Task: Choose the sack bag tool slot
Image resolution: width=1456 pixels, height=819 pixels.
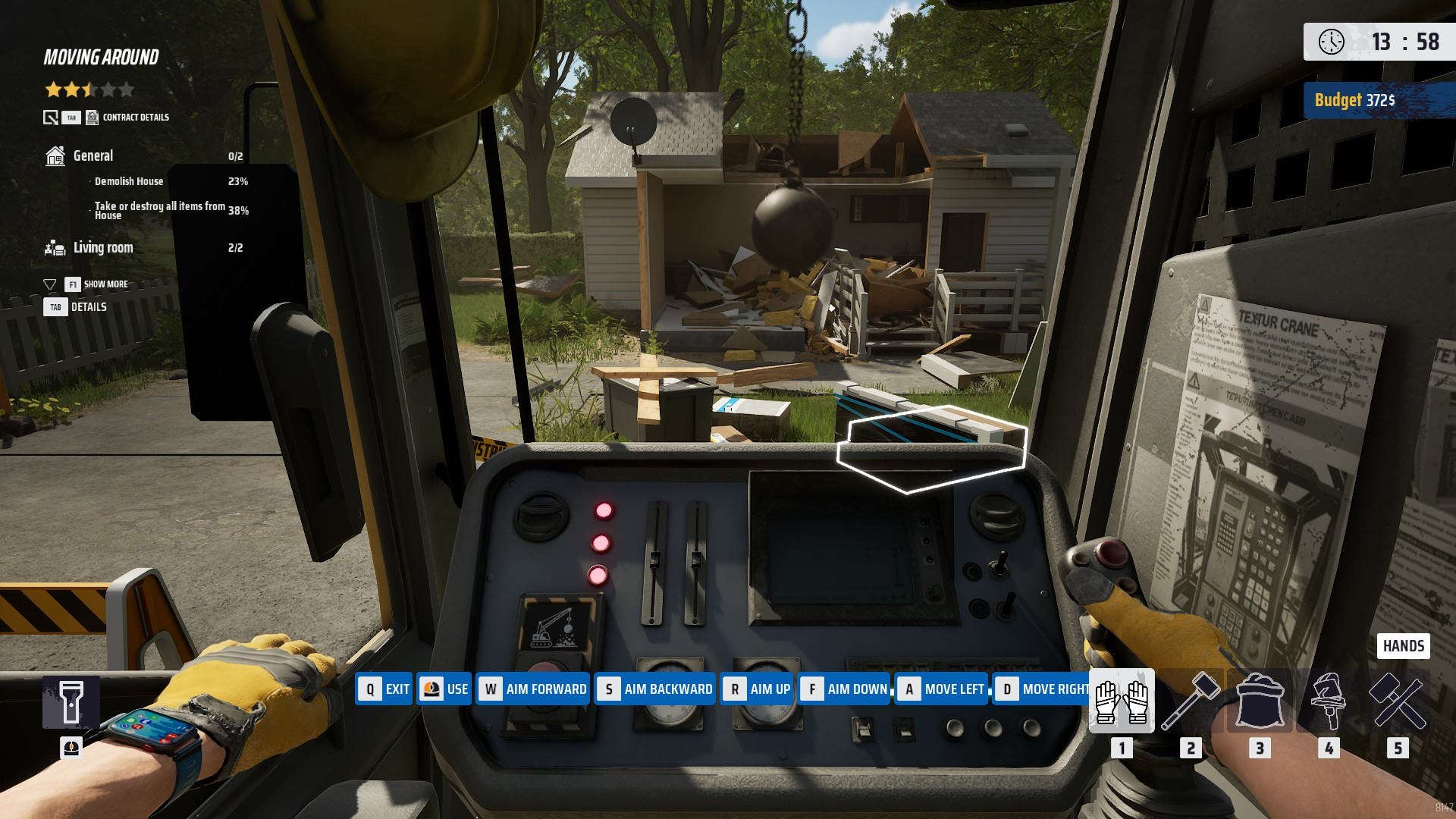Action: coord(1260,701)
